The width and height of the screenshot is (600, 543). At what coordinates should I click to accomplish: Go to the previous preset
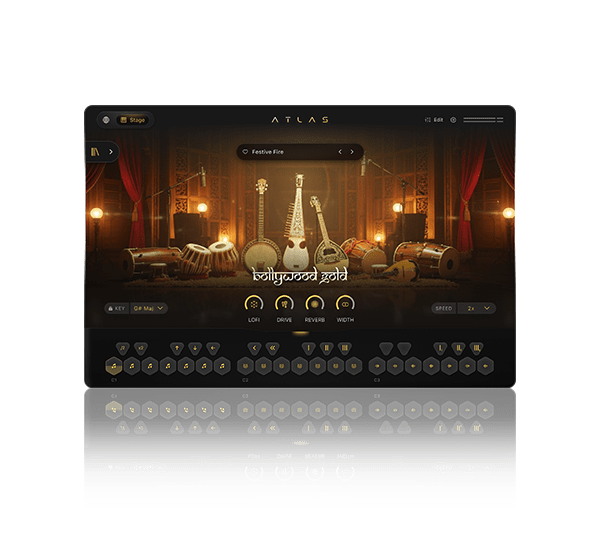click(340, 152)
